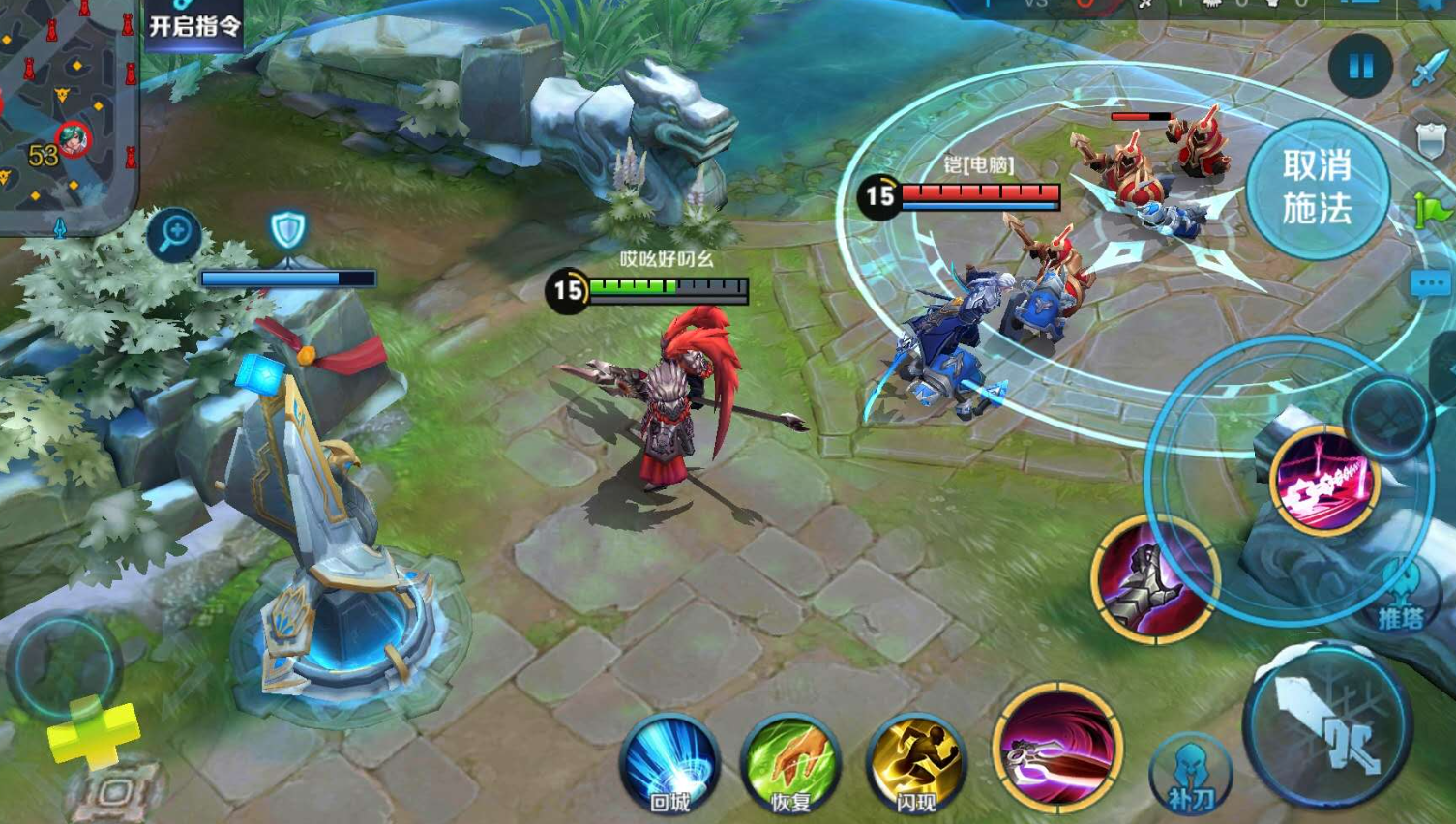Send the green flag signal

coord(1433,210)
